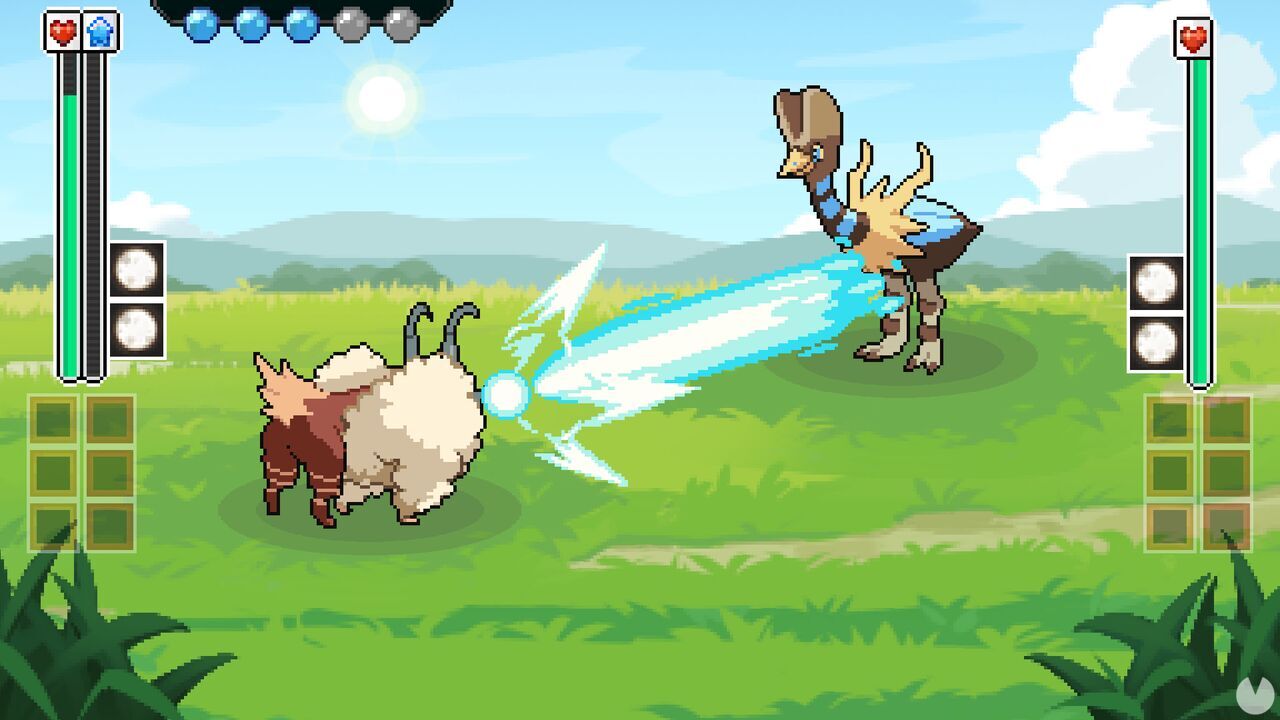Click the heart icon above the enemy's health bar
Screen dimensions: 1280x720
(x=1191, y=36)
